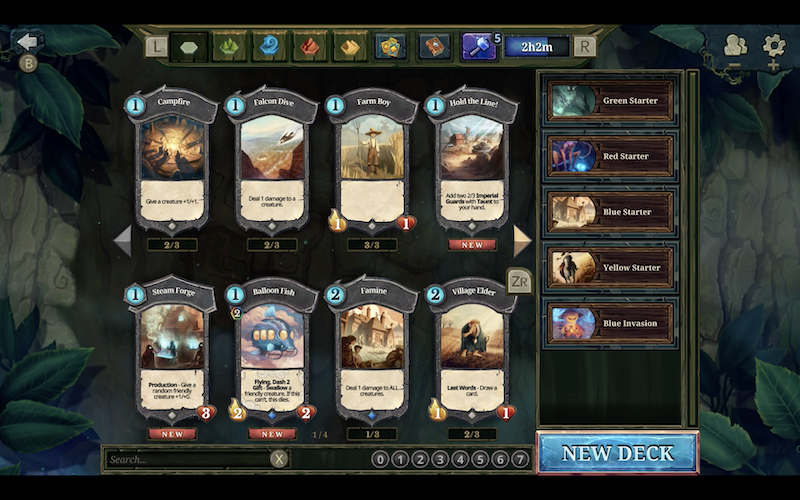Viewport: 800px width, 500px height.
Task: Open the Blue Invasion deck
Action: pos(610,323)
